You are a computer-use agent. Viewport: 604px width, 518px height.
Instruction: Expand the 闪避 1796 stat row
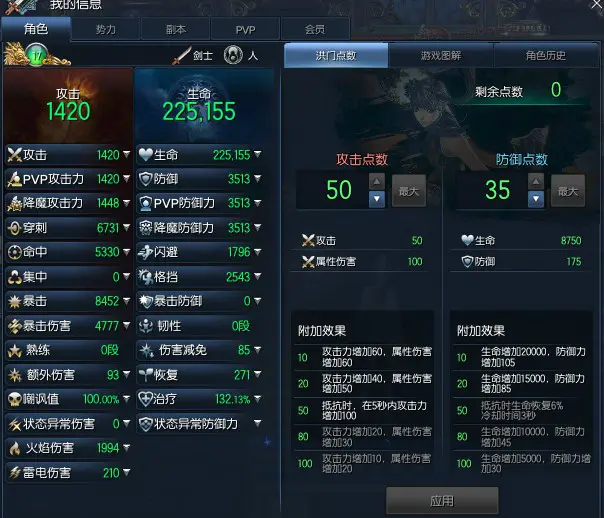tap(258, 252)
